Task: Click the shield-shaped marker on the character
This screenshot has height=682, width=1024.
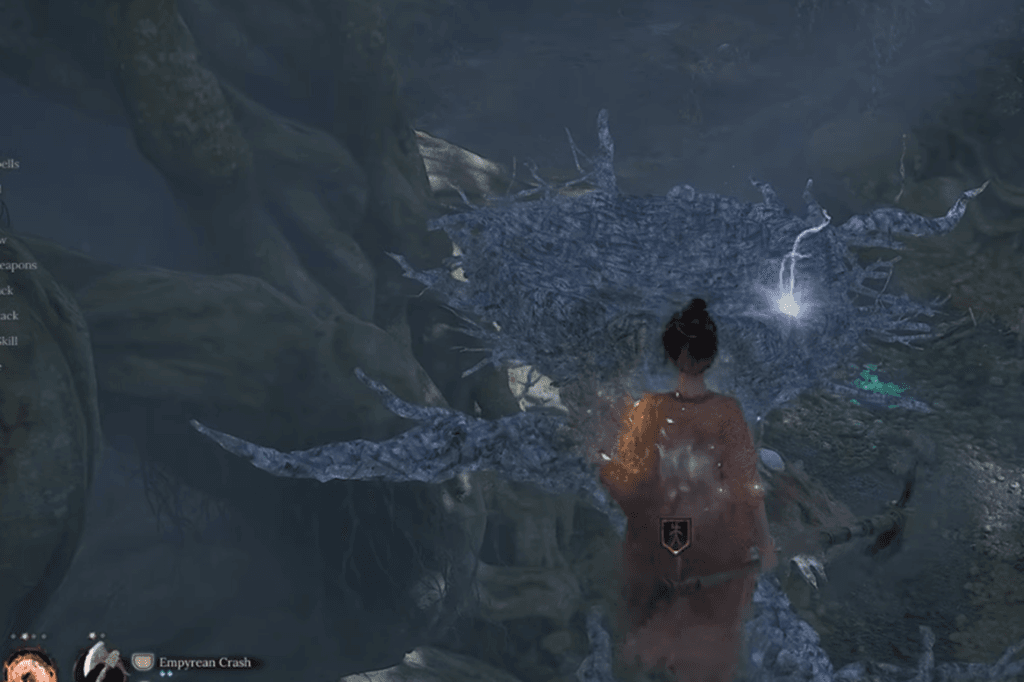Action: click(x=676, y=535)
